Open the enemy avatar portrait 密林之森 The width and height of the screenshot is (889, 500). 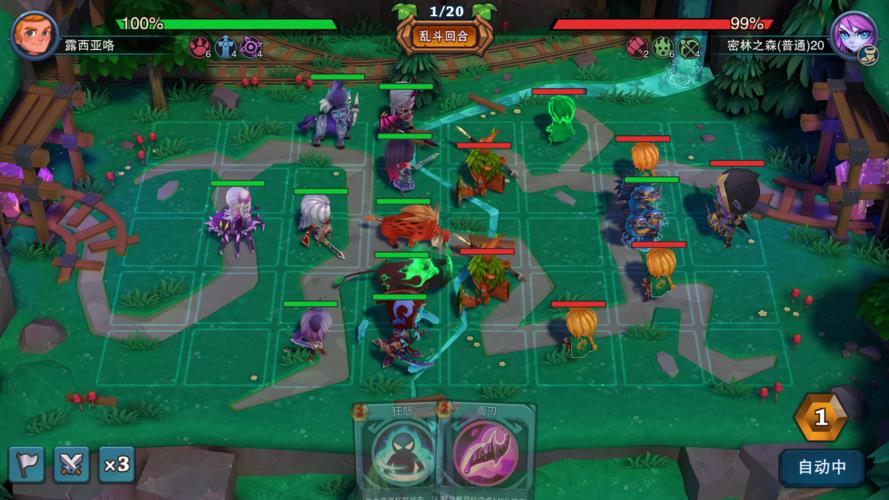(855, 35)
